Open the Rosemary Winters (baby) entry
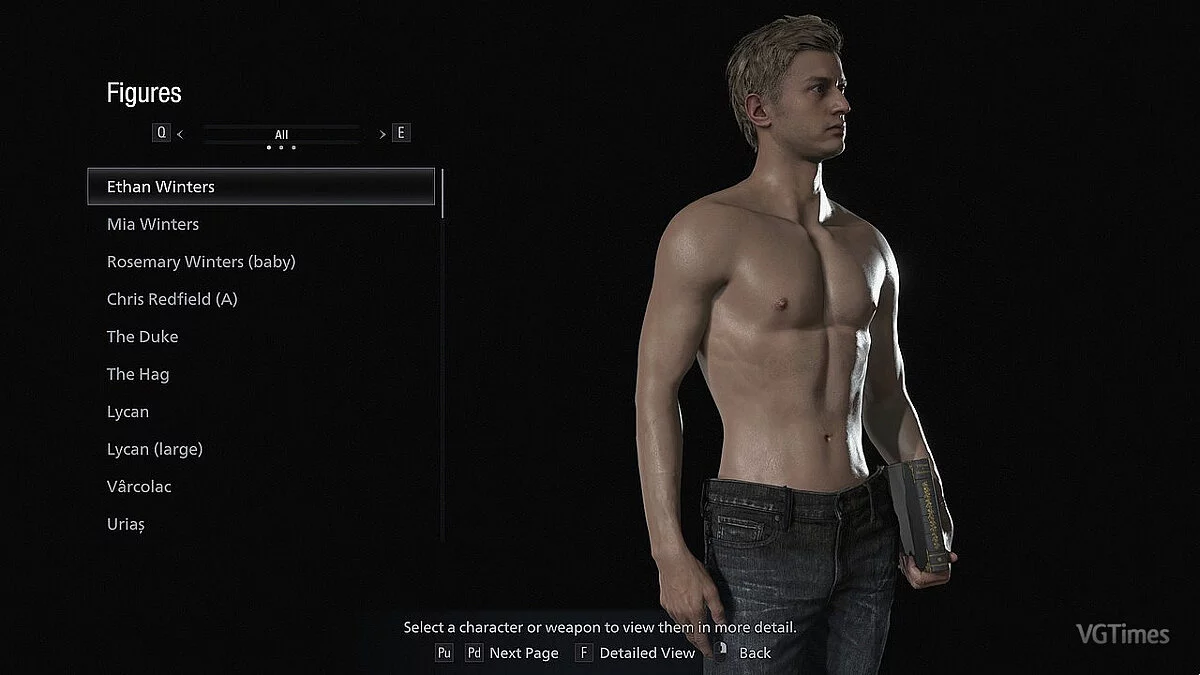The width and height of the screenshot is (1200, 675). [201, 262]
